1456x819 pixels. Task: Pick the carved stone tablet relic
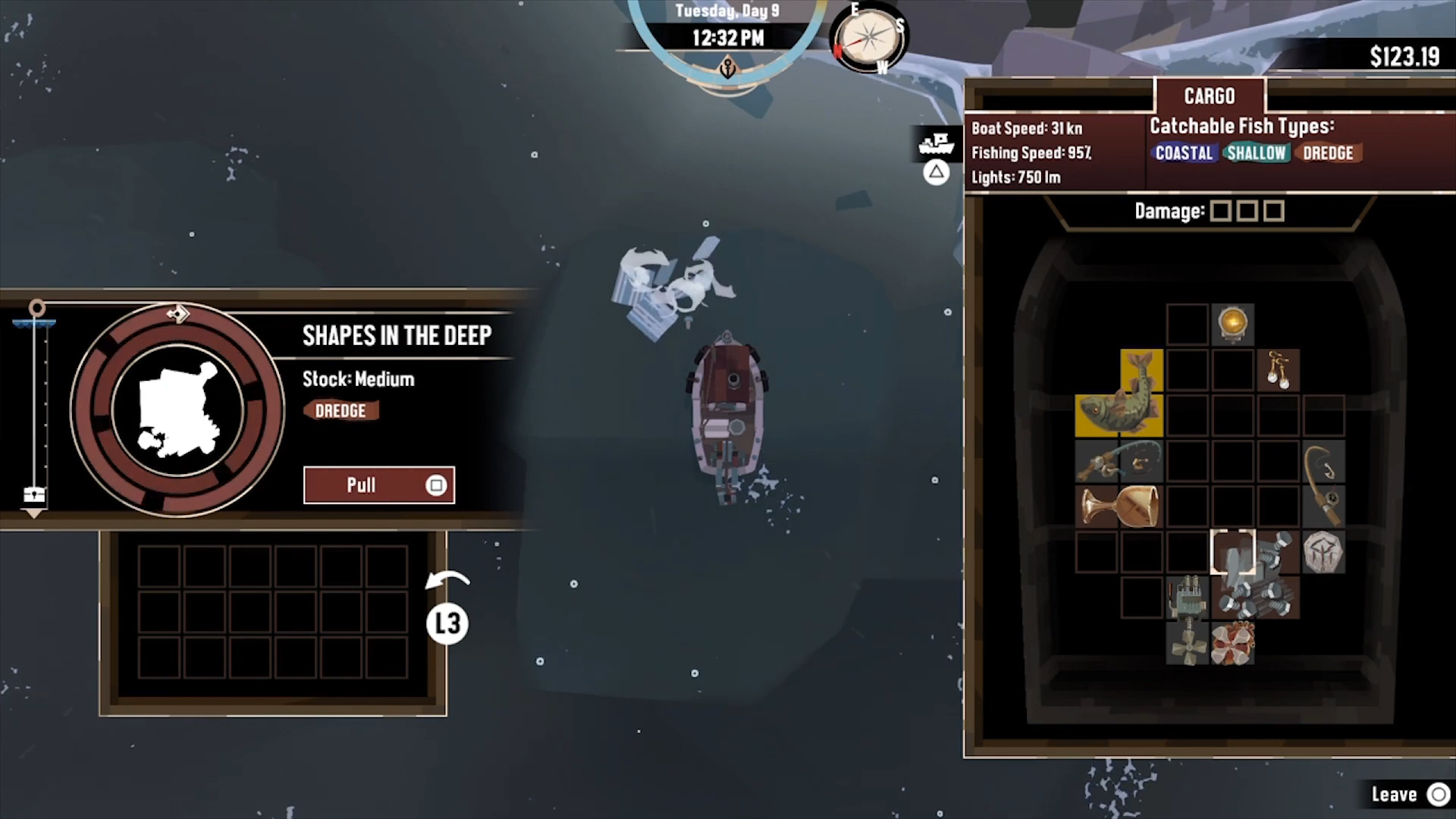coord(1323,552)
